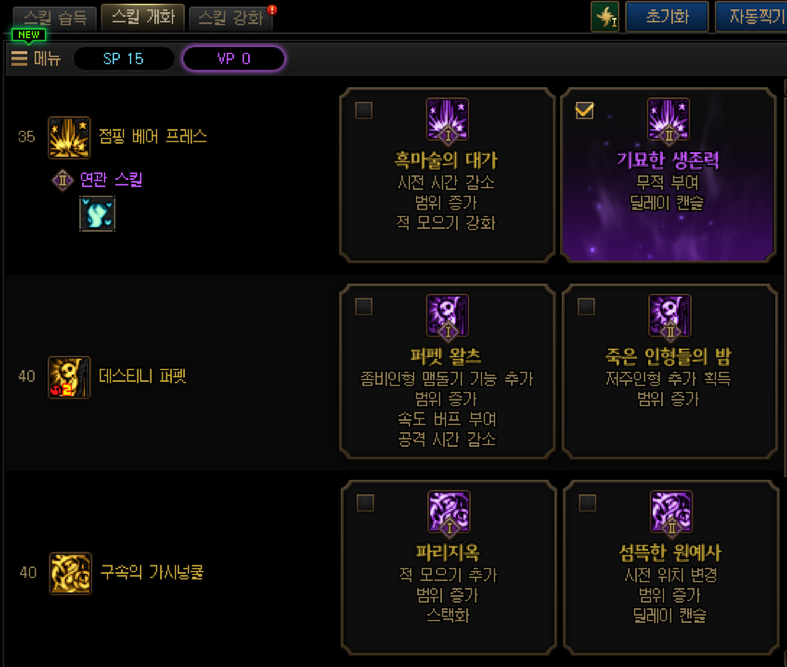Click the 초기화 reset button

click(x=667, y=17)
